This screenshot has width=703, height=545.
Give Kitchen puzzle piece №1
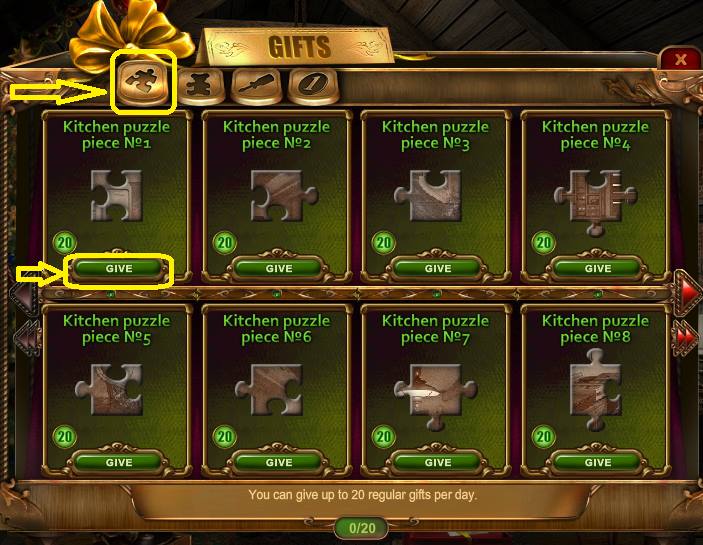119,268
